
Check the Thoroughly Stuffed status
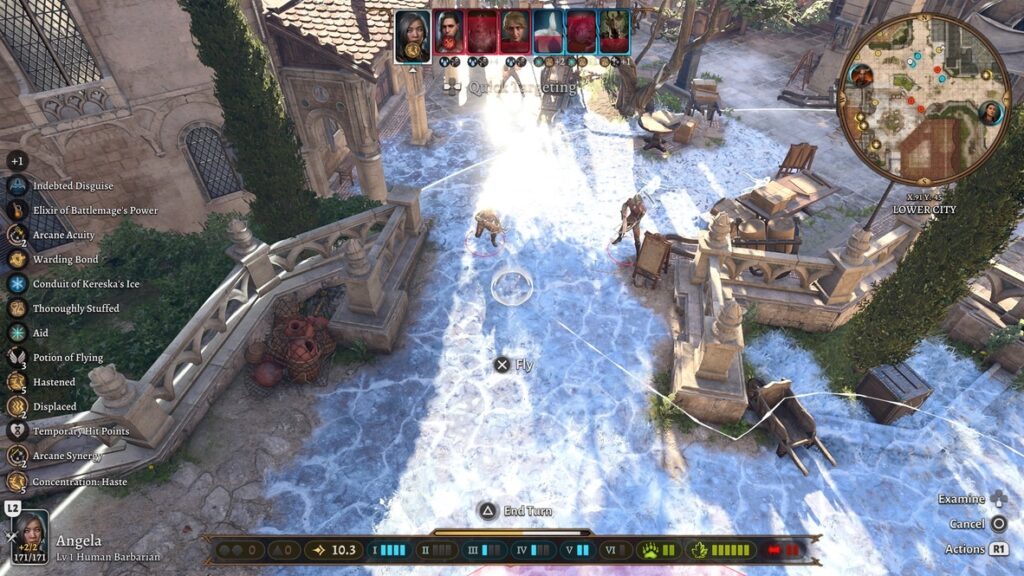point(18,308)
